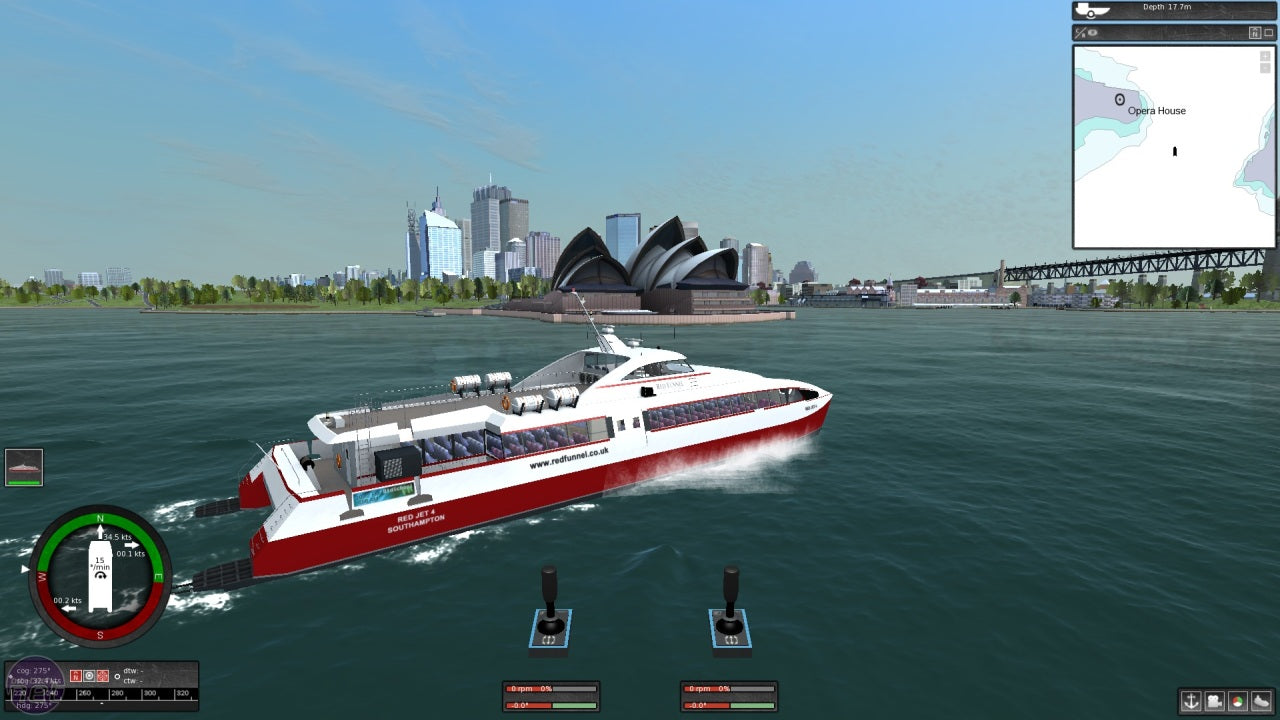This screenshot has width=1280, height=720.
Task: Toggle the north-up icon in the compass panel
Action: click(x=75, y=676)
